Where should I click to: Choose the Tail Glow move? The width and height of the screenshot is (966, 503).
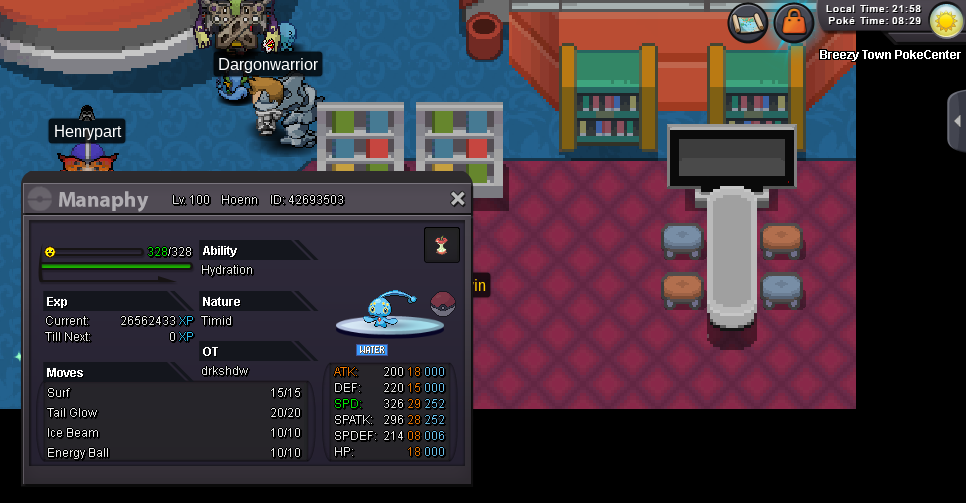click(x=175, y=413)
